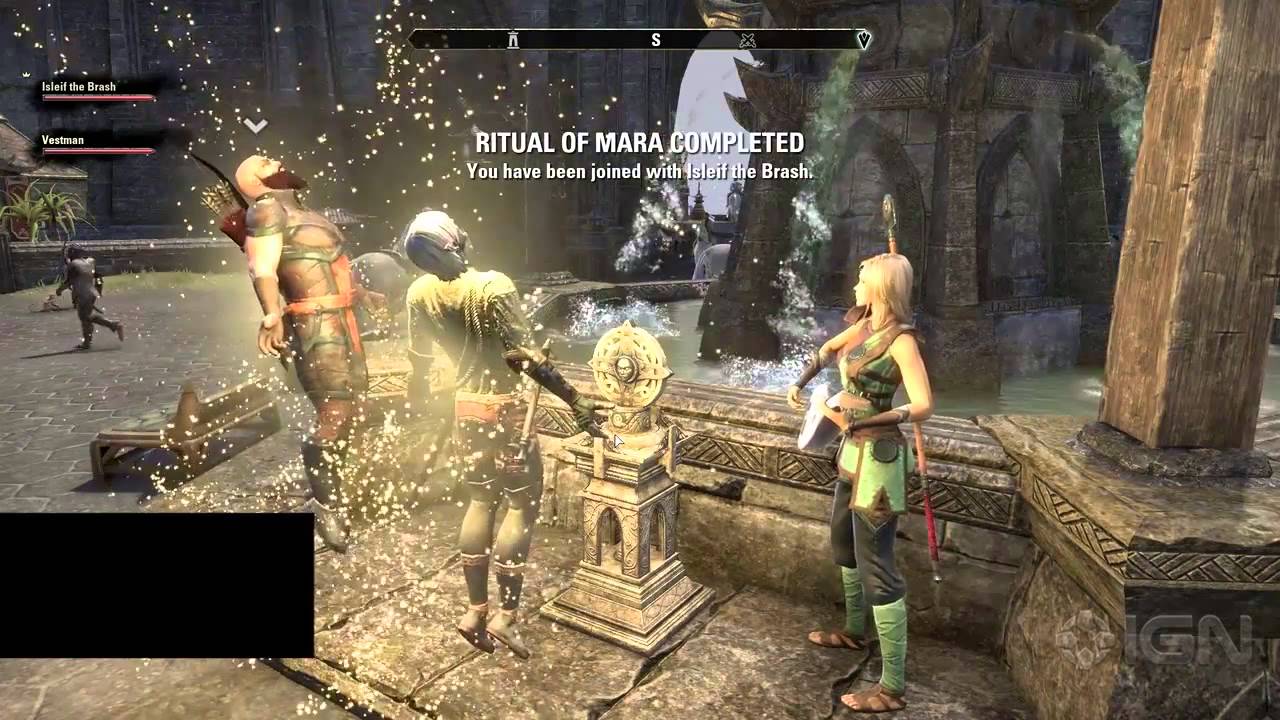Image resolution: width=1280 pixels, height=720 pixels.
Task: Click Isleif the Brash's red health bar
Action: 97,98
